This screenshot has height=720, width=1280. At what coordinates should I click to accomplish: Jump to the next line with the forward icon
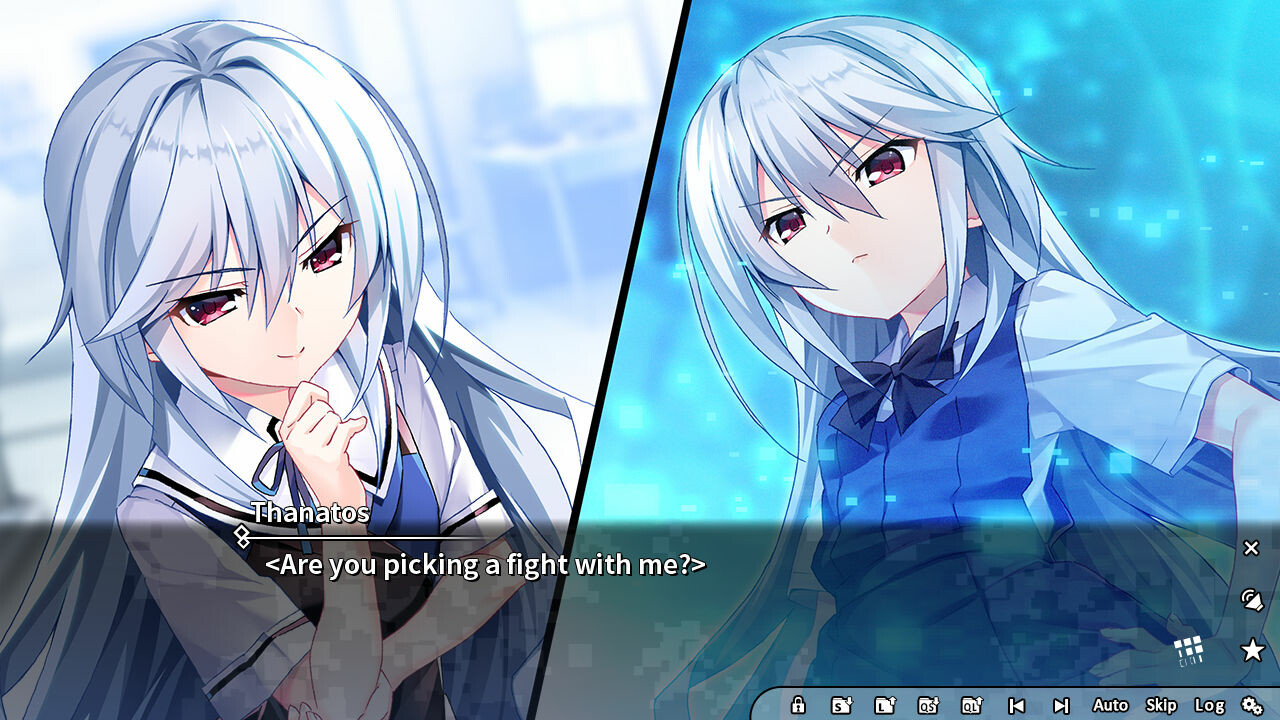[x=1062, y=705]
